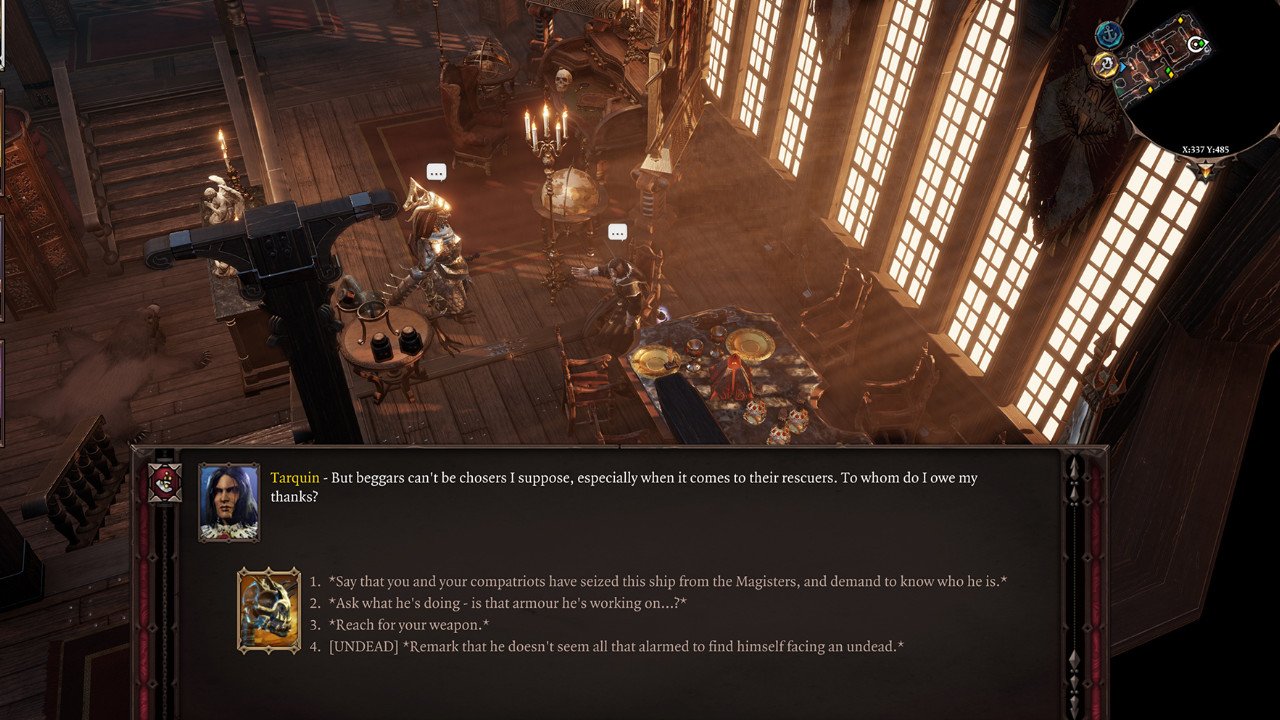The width and height of the screenshot is (1280, 720).
Task: Click the blue triangle marker on the minimap
Action: (1124, 65)
